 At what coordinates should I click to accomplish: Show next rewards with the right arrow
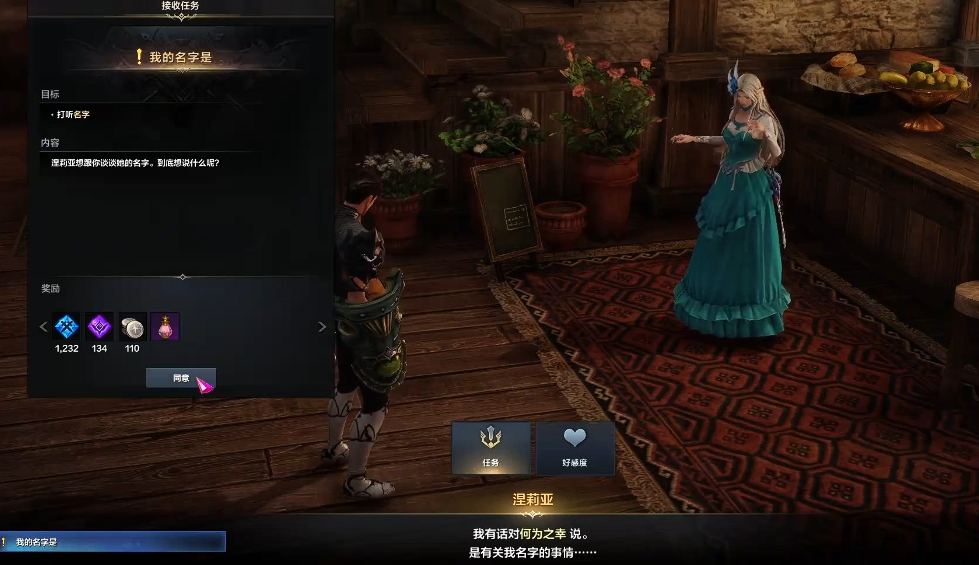(x=322, y=327)
